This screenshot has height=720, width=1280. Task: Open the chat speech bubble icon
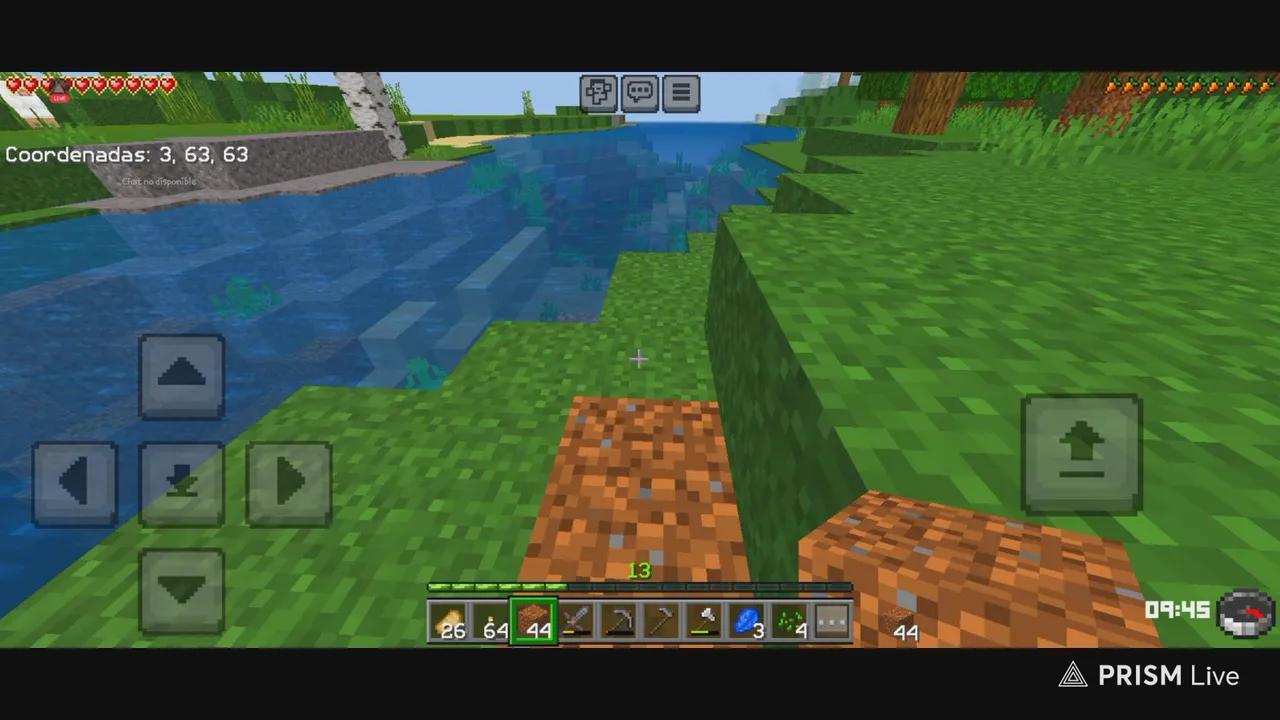point(639,92)
